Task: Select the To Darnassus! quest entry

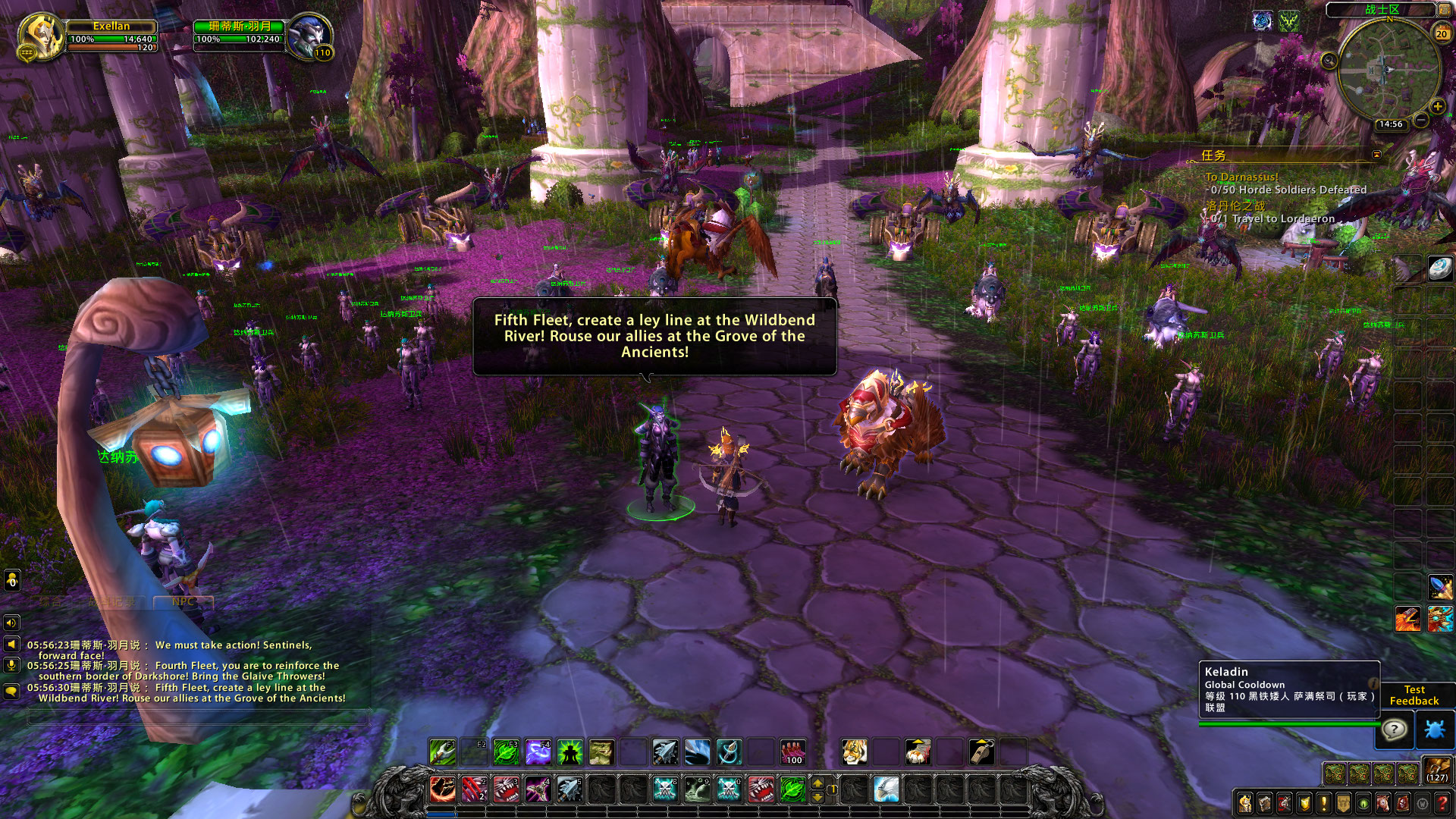Action: point(1241,177)
